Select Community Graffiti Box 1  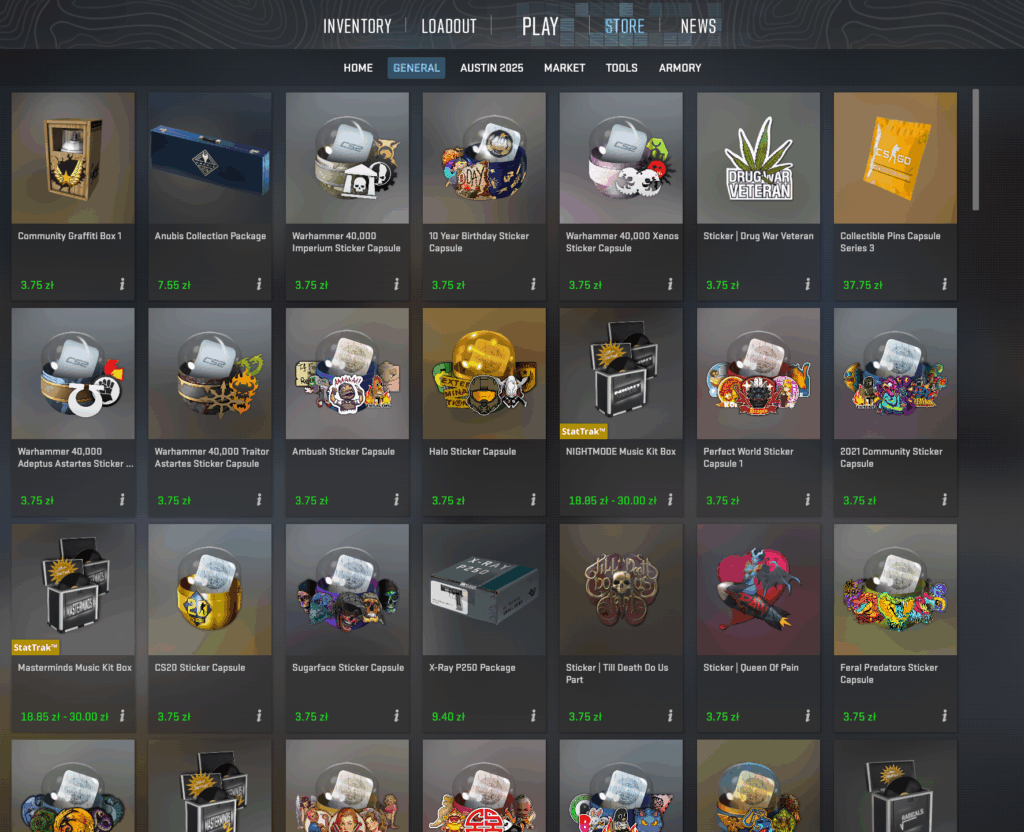72,158
